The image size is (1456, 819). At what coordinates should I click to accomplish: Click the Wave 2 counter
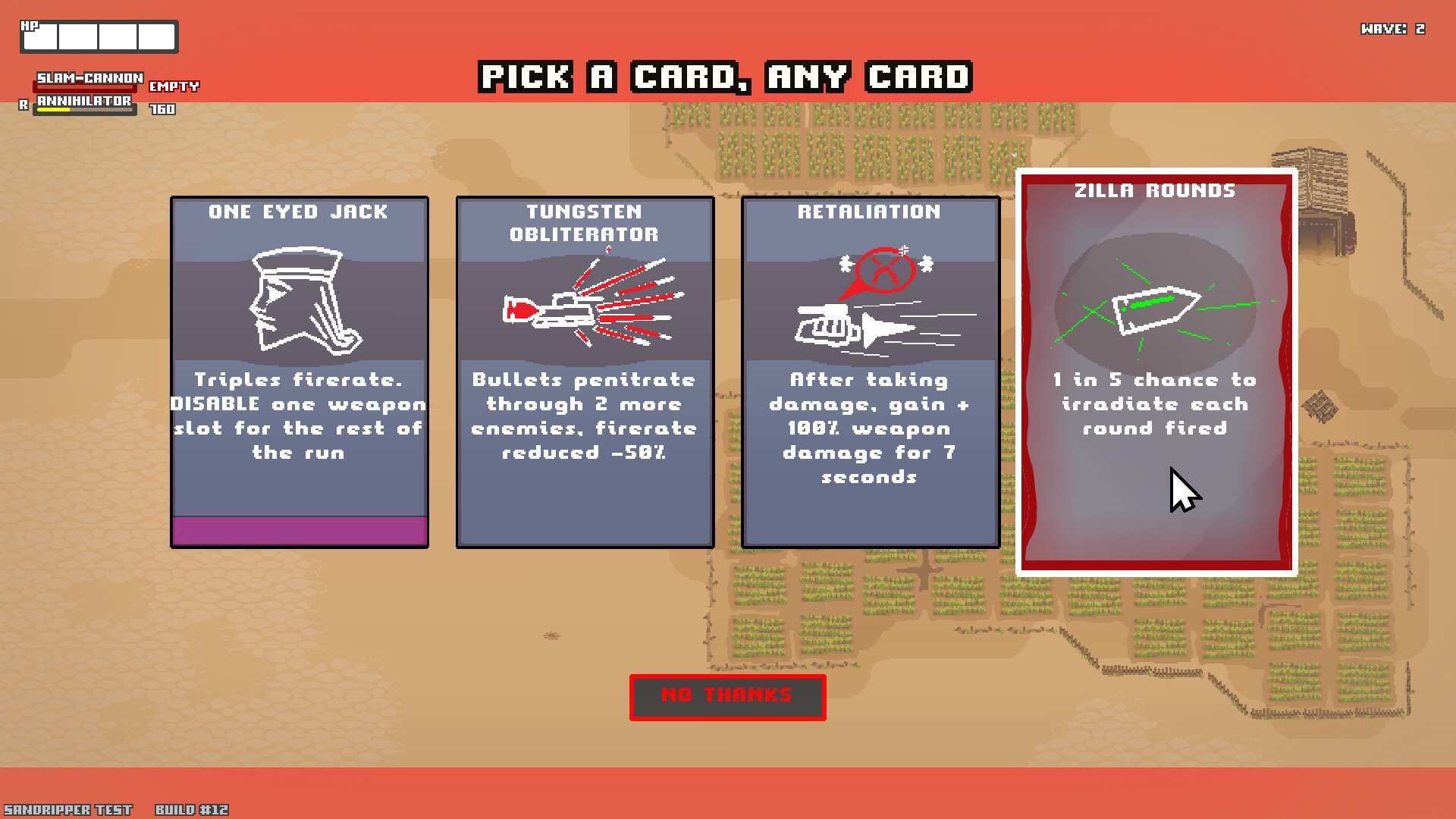coord(1393,29)
